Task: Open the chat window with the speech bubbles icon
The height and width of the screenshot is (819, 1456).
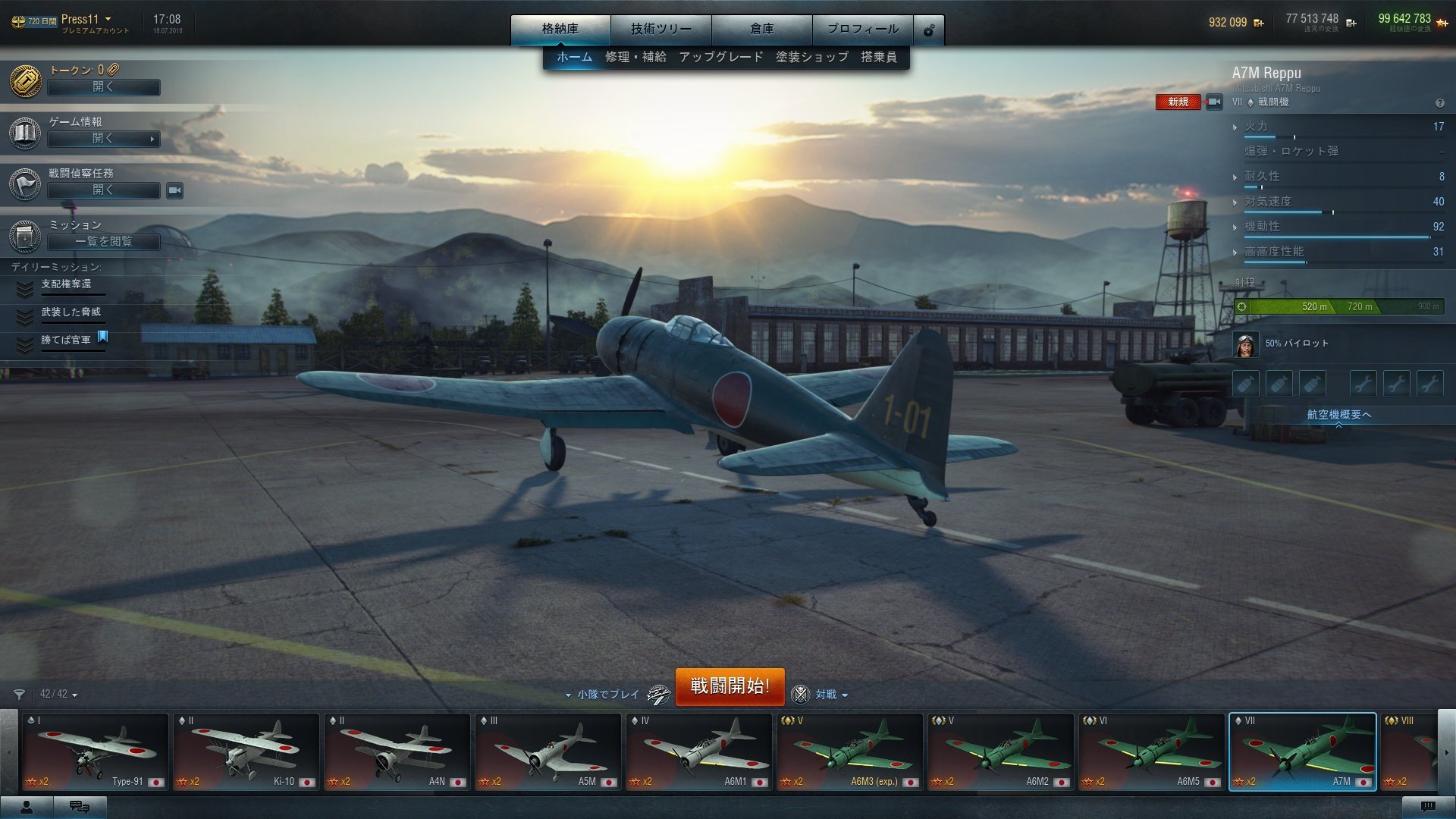Action: point(80,806)
